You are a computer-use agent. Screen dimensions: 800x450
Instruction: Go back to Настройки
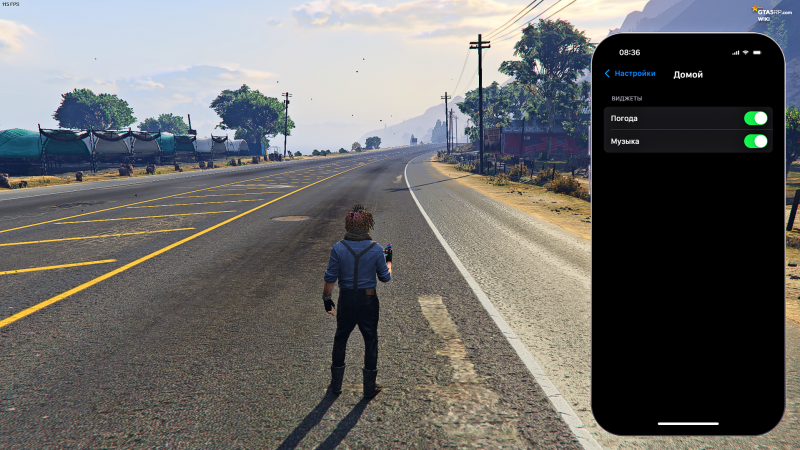pos(630,74)
